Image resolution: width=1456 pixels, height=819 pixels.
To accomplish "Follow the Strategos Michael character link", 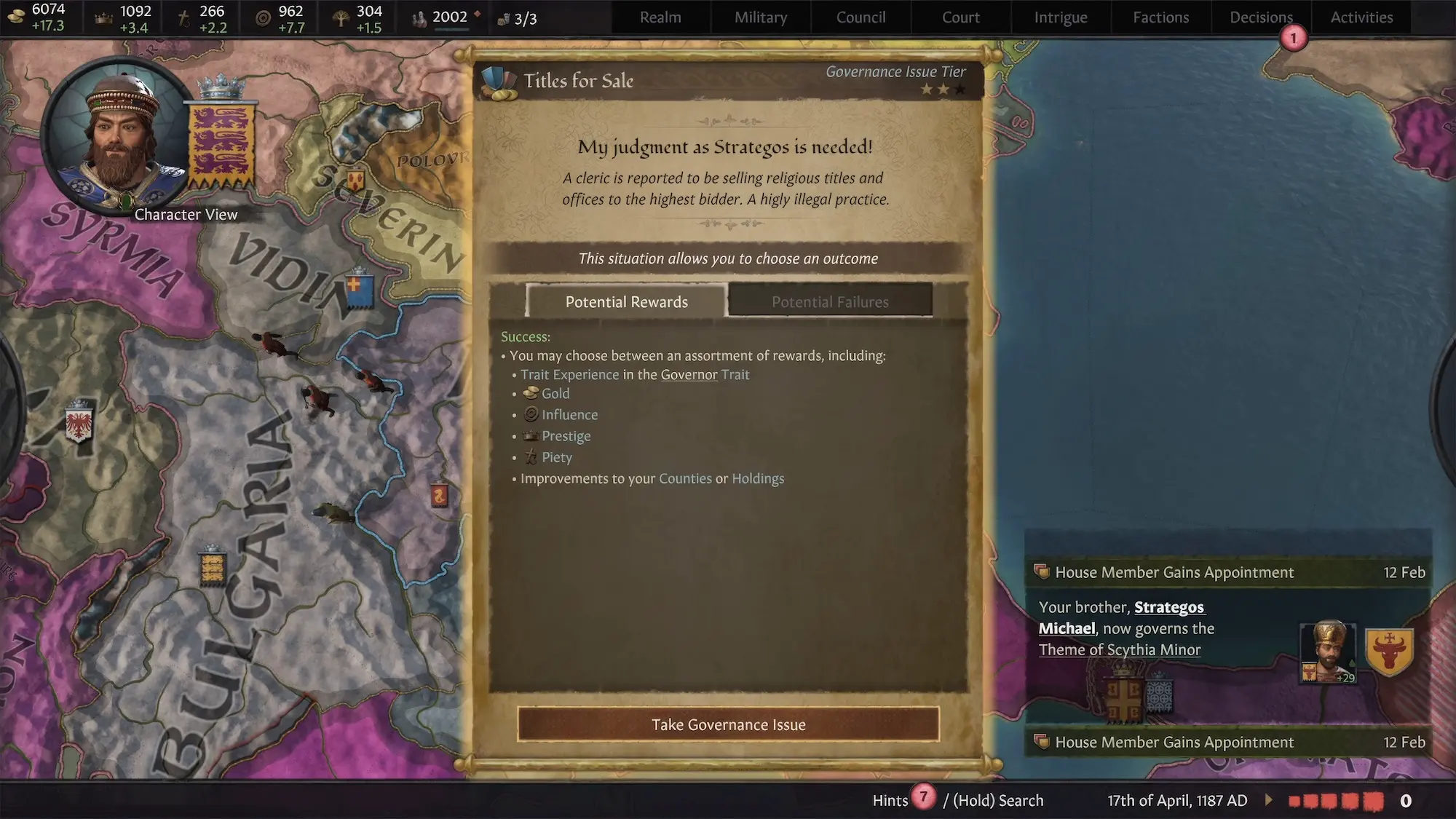I will [x=1121, y=618].
